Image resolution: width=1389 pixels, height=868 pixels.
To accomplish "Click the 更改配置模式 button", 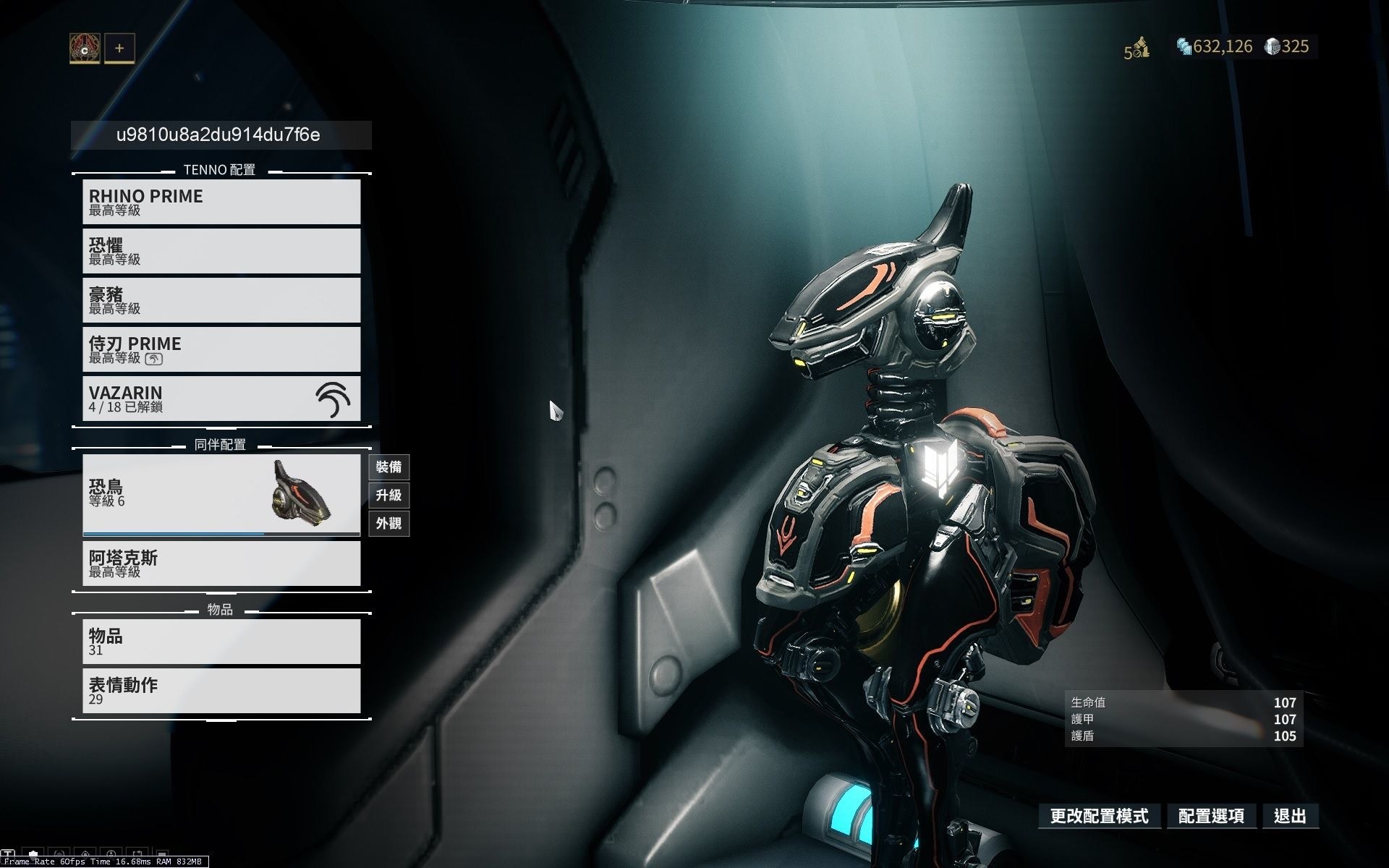I will [x=1099, y=817].
